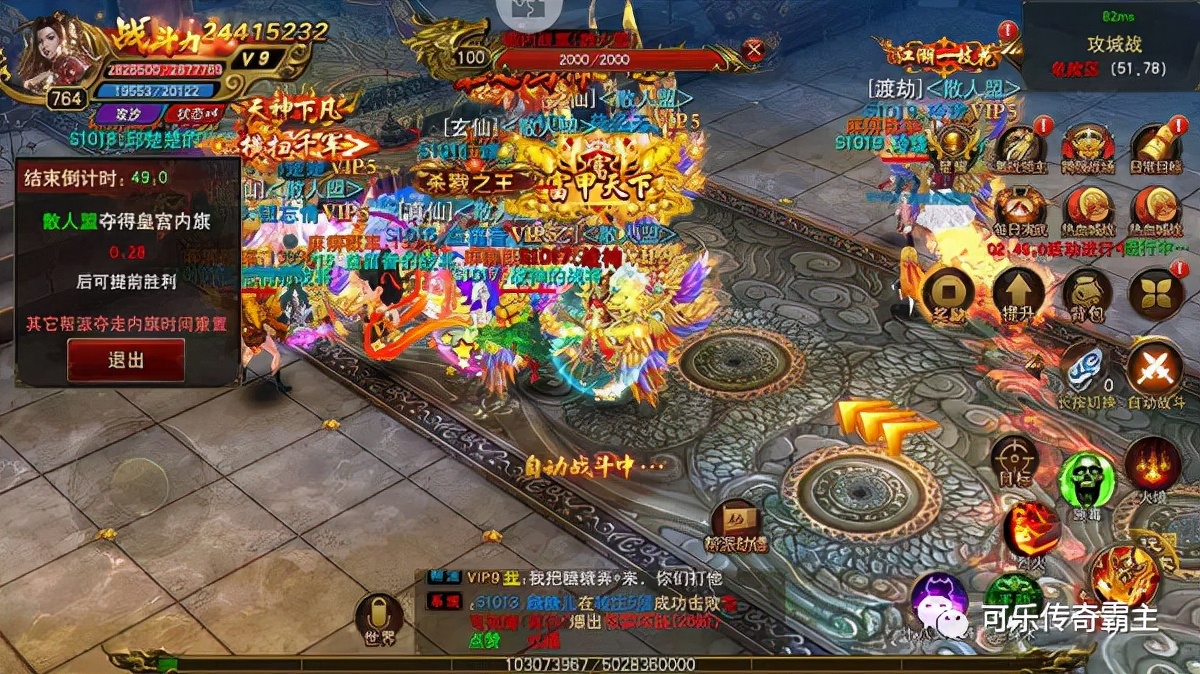The width and height of the screenshot is (1200, 674).
Task: Use the 烈火 flaming slash skill
Action: pos(1030,528)
